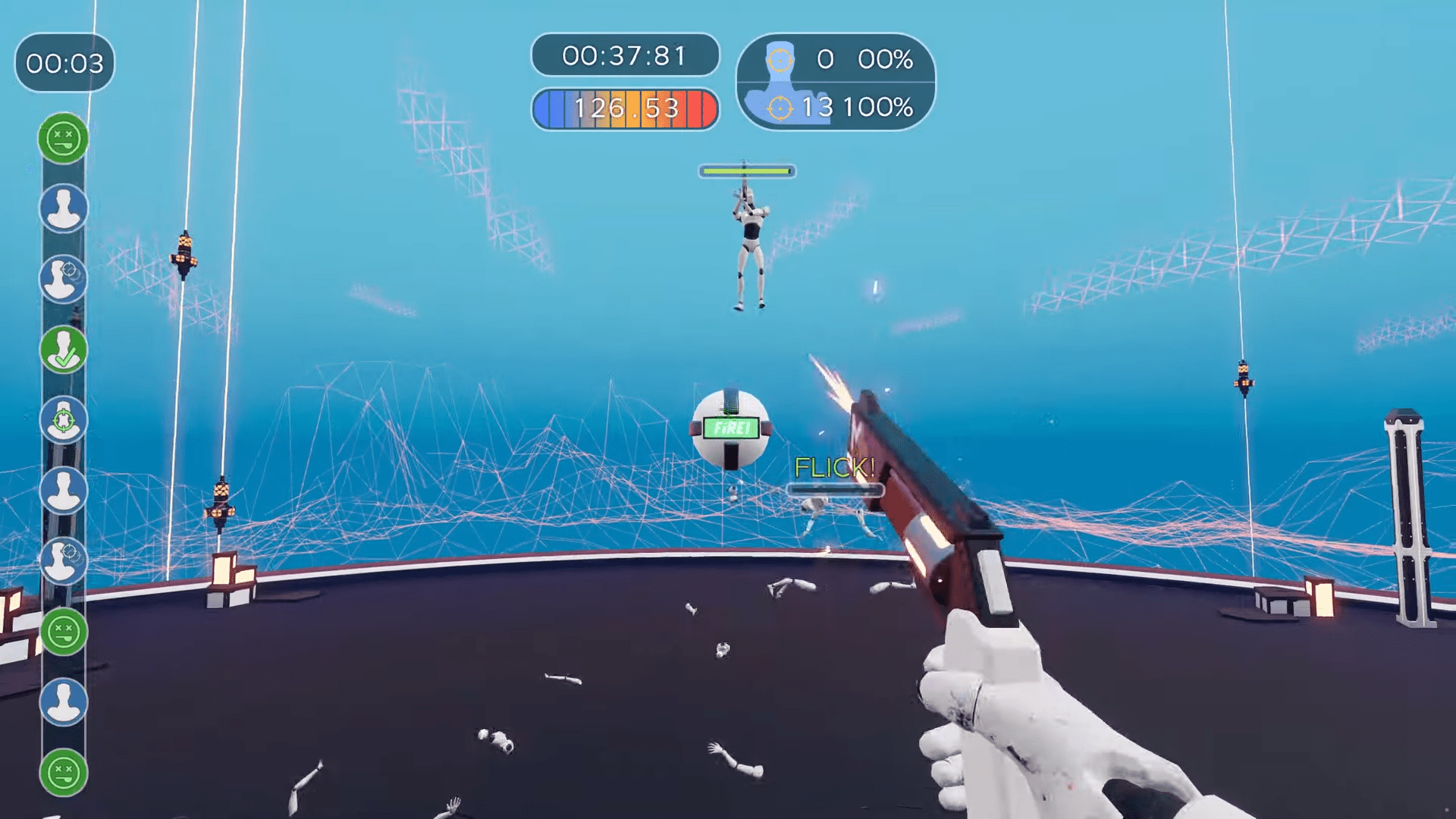Image resolution: width=1456 pixels, height=819 pixels.
Task: Click the silhouette with green crosshair on chest
Action: pyautogui.click(x=64, y=420)
